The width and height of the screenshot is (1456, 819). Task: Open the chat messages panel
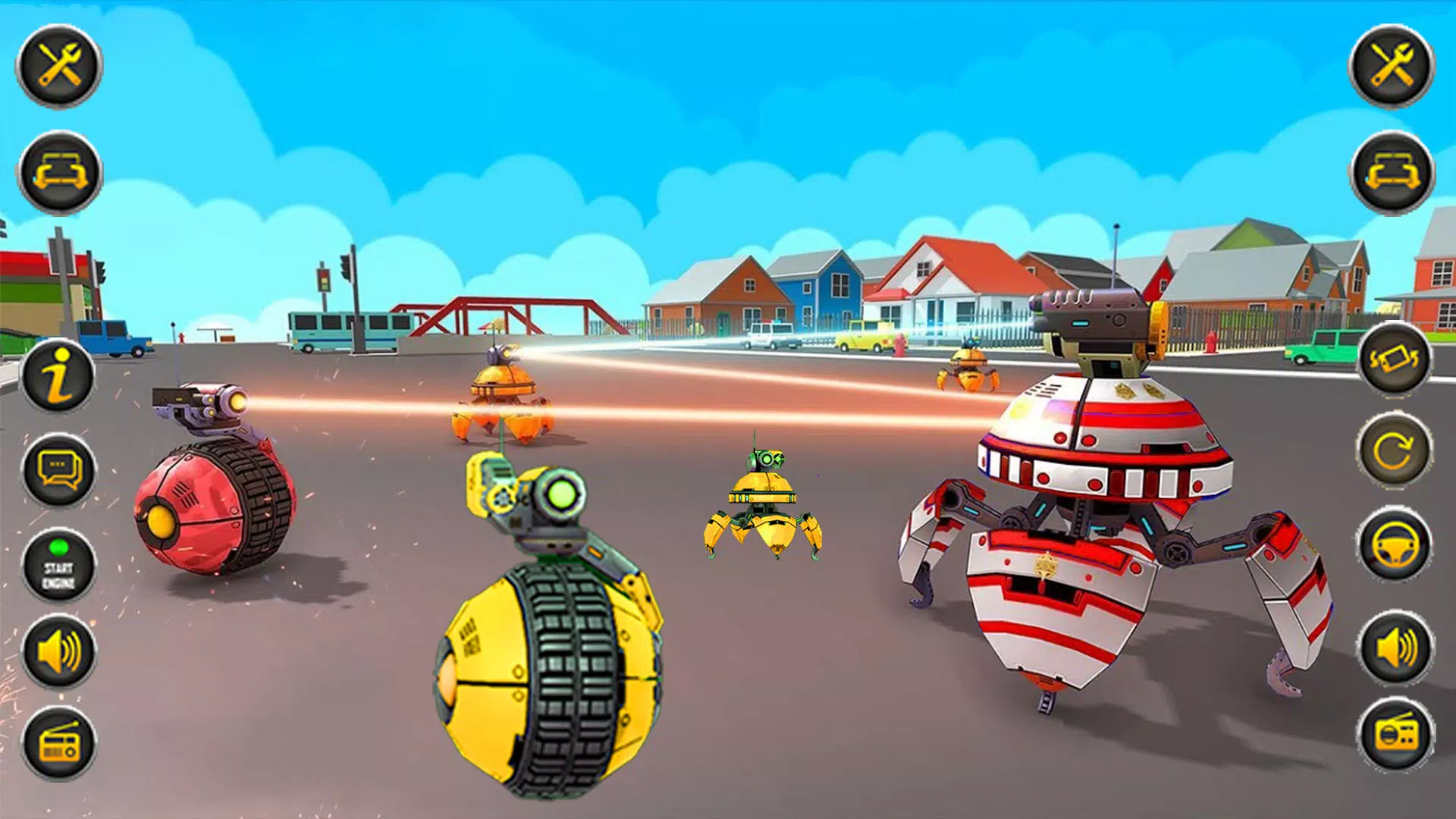tap(59, 470)
